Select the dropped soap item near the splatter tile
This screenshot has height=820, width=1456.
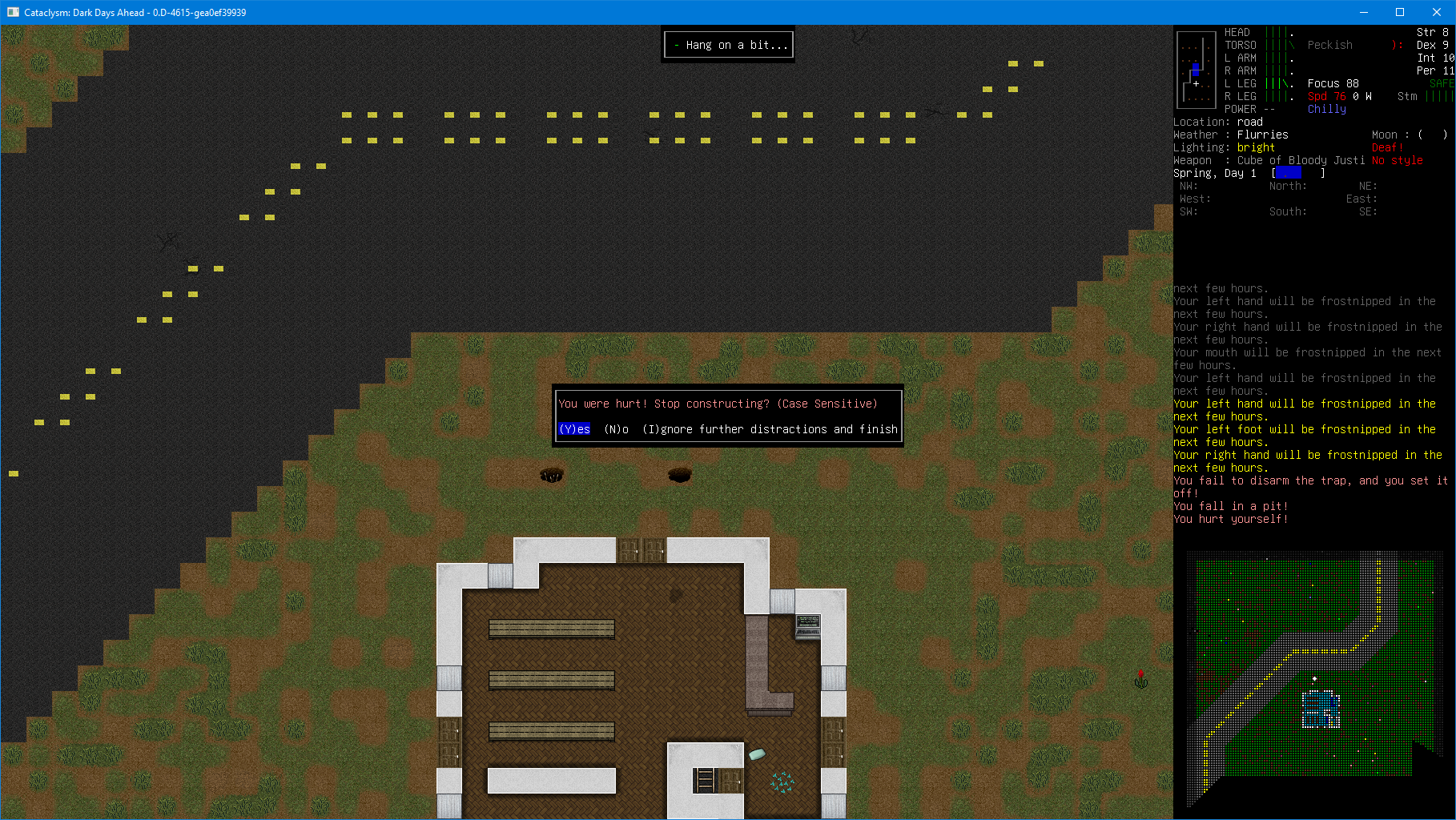click(756, 754)
